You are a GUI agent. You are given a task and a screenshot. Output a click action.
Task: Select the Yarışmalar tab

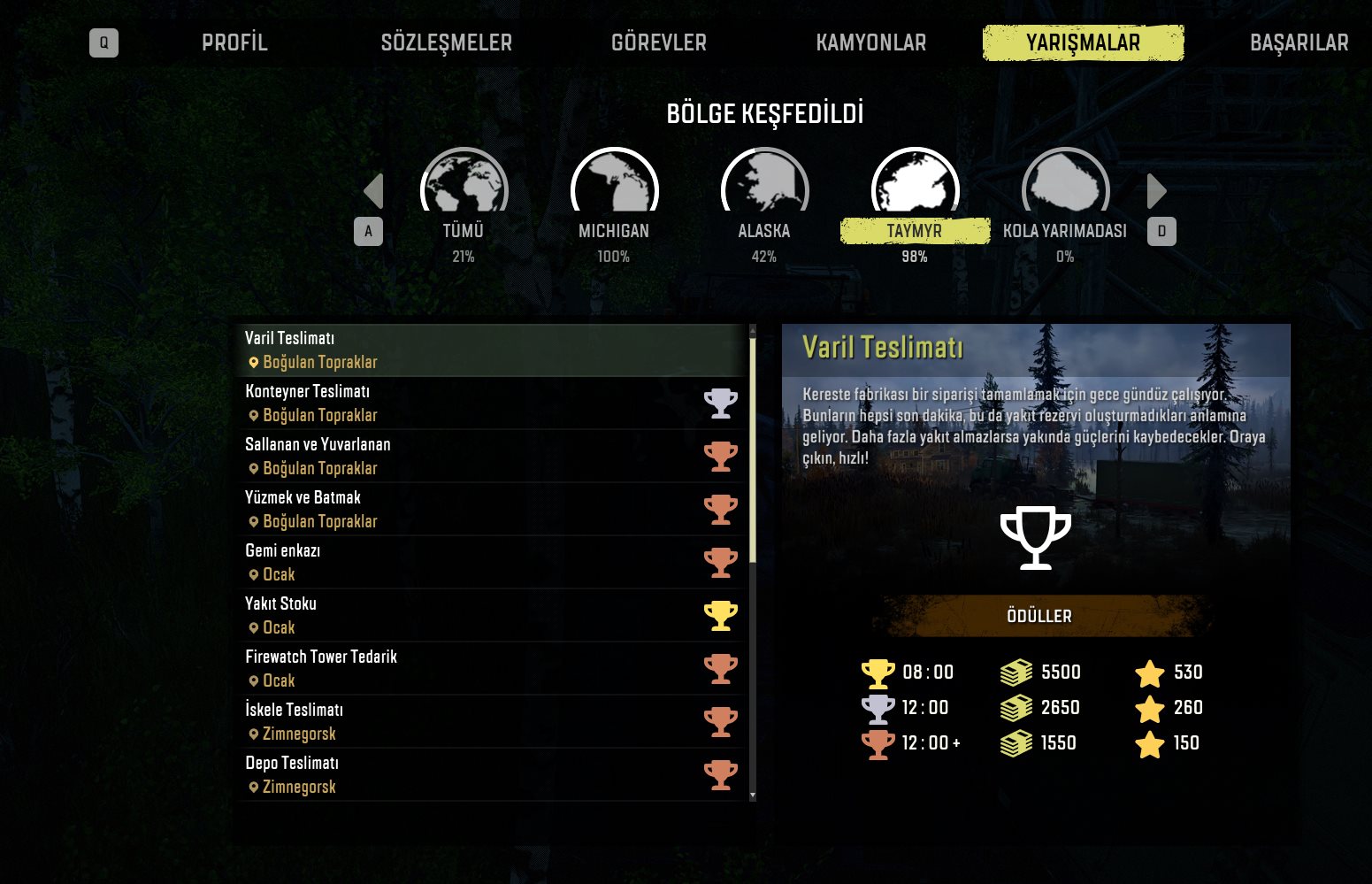pos(1083,42)
